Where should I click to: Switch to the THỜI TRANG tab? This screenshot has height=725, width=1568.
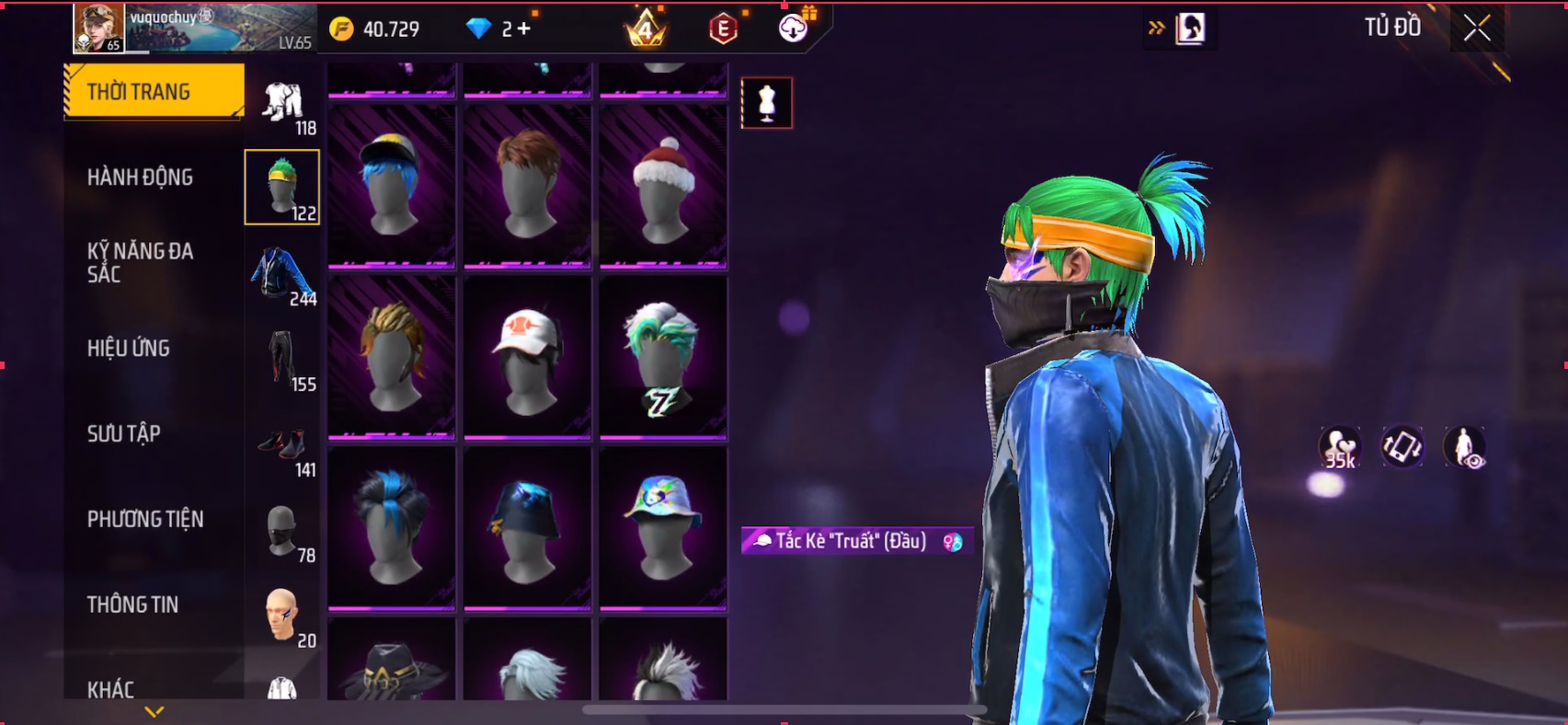pyautogui.click(x=153, y=91)
